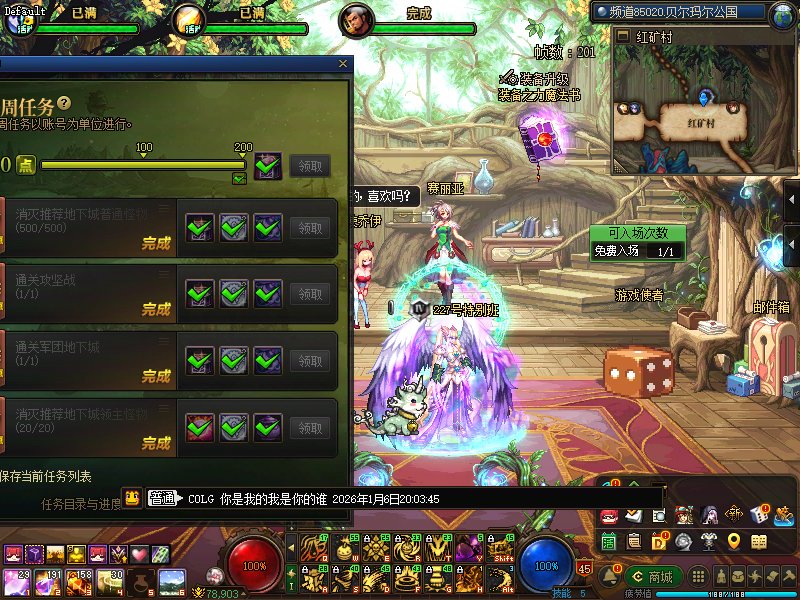Click the globe icon beside the channel name
The height and width of the screenshot is (600, 800).
[x=781, y=13]
